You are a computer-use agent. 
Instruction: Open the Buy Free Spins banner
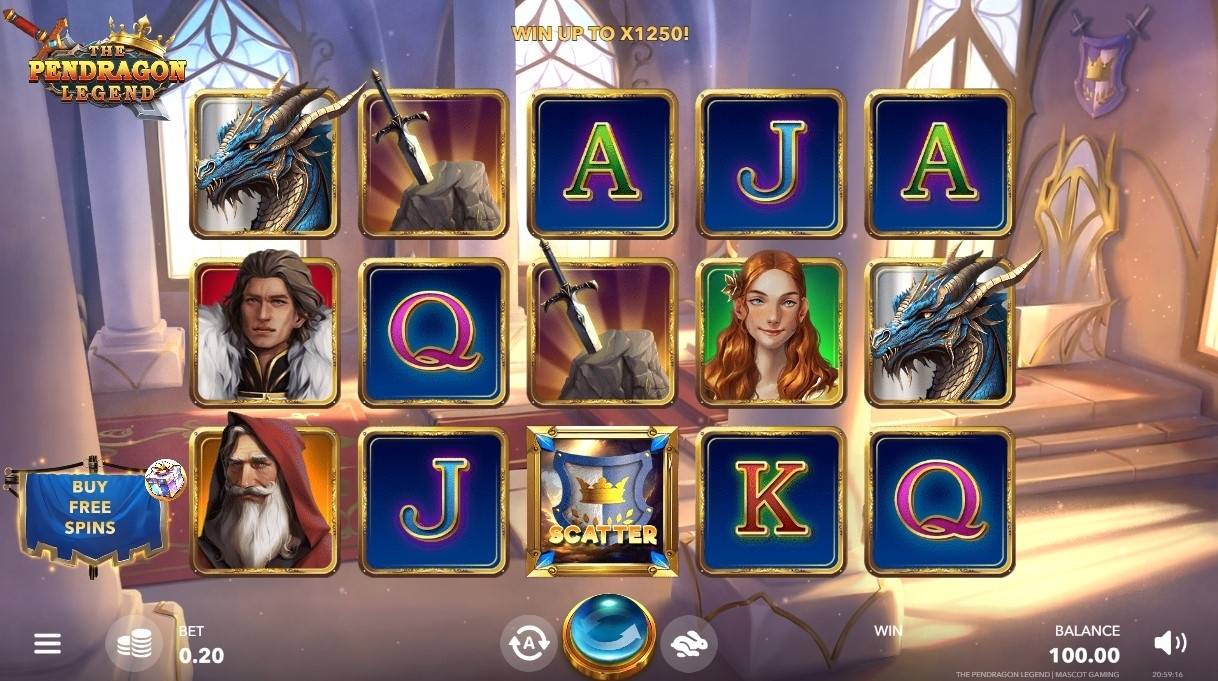click(x=92, y=510)
